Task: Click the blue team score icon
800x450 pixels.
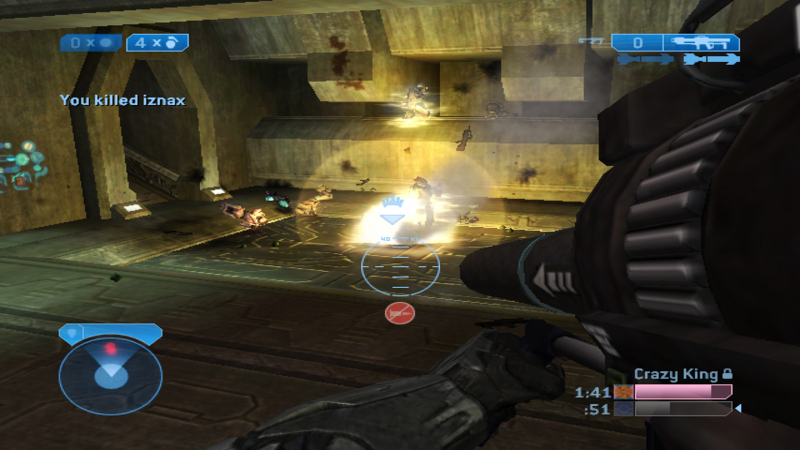Action: coord(624,408)
